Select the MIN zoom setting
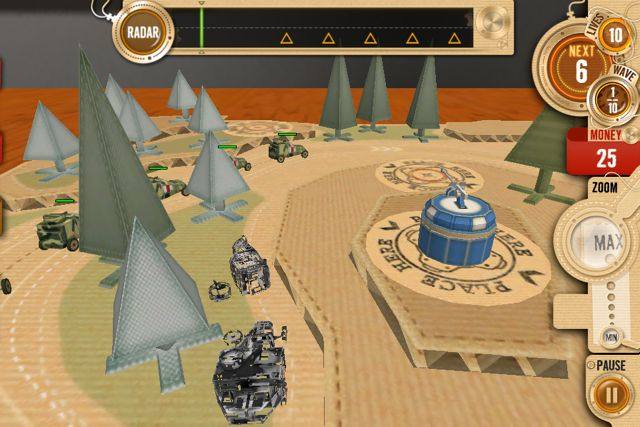This screenshot has width=640, height=427. (x=607, y=336)
